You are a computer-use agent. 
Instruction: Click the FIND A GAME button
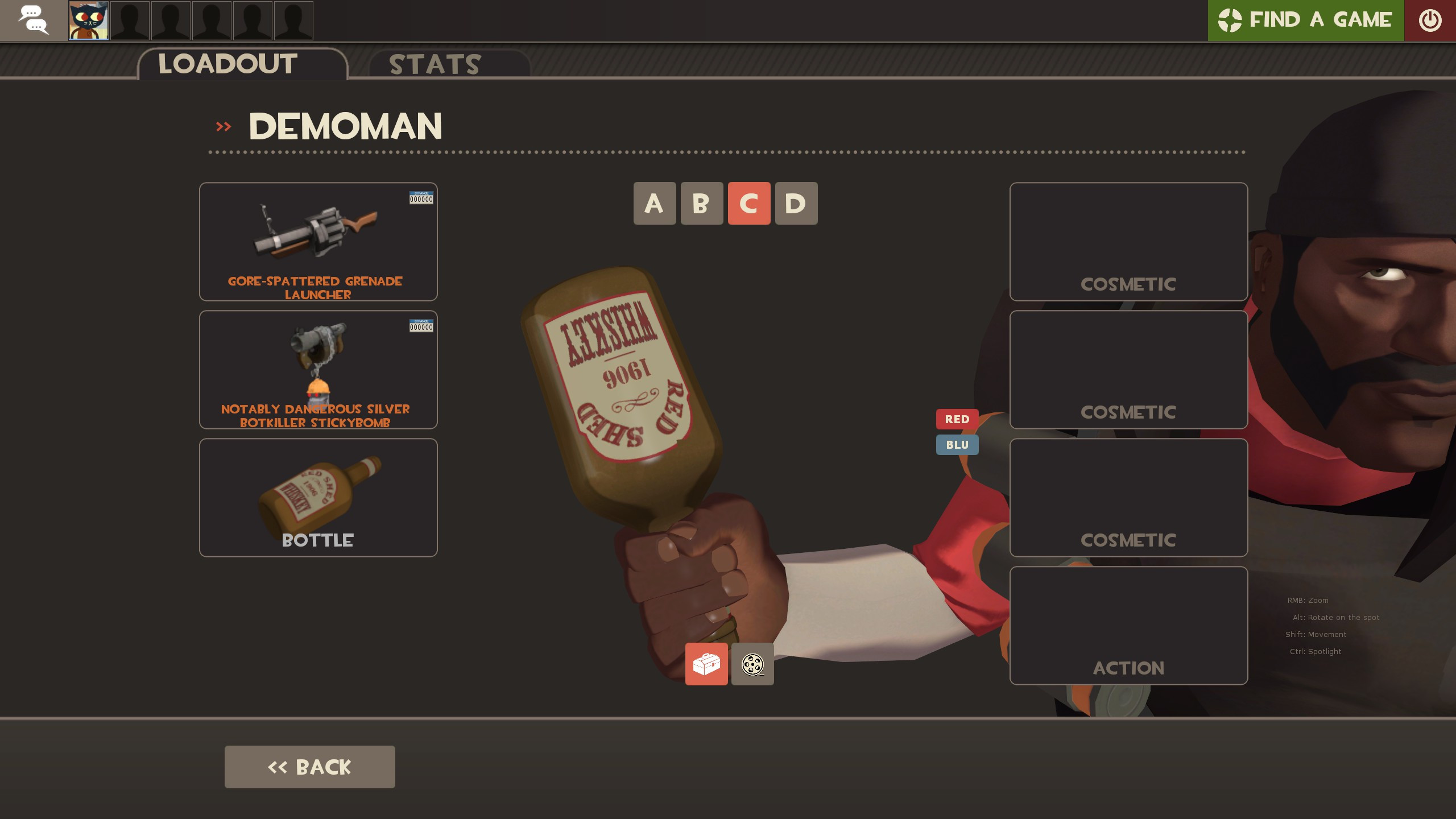click(1305, 20)
